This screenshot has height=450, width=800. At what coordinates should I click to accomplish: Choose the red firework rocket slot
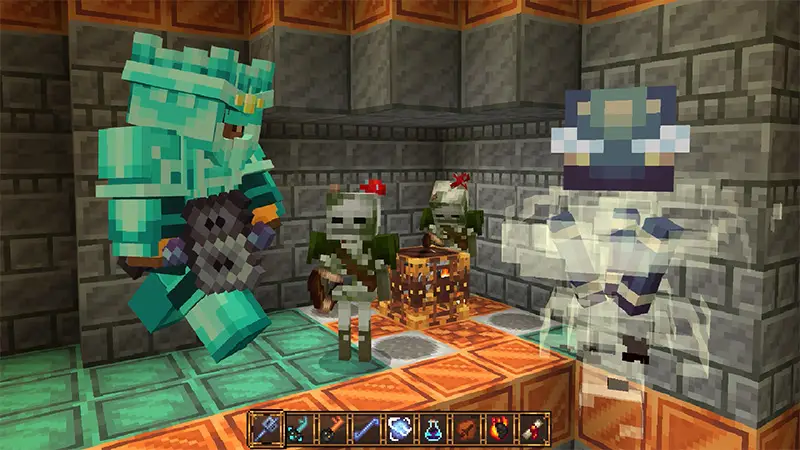tap(533, 429)
